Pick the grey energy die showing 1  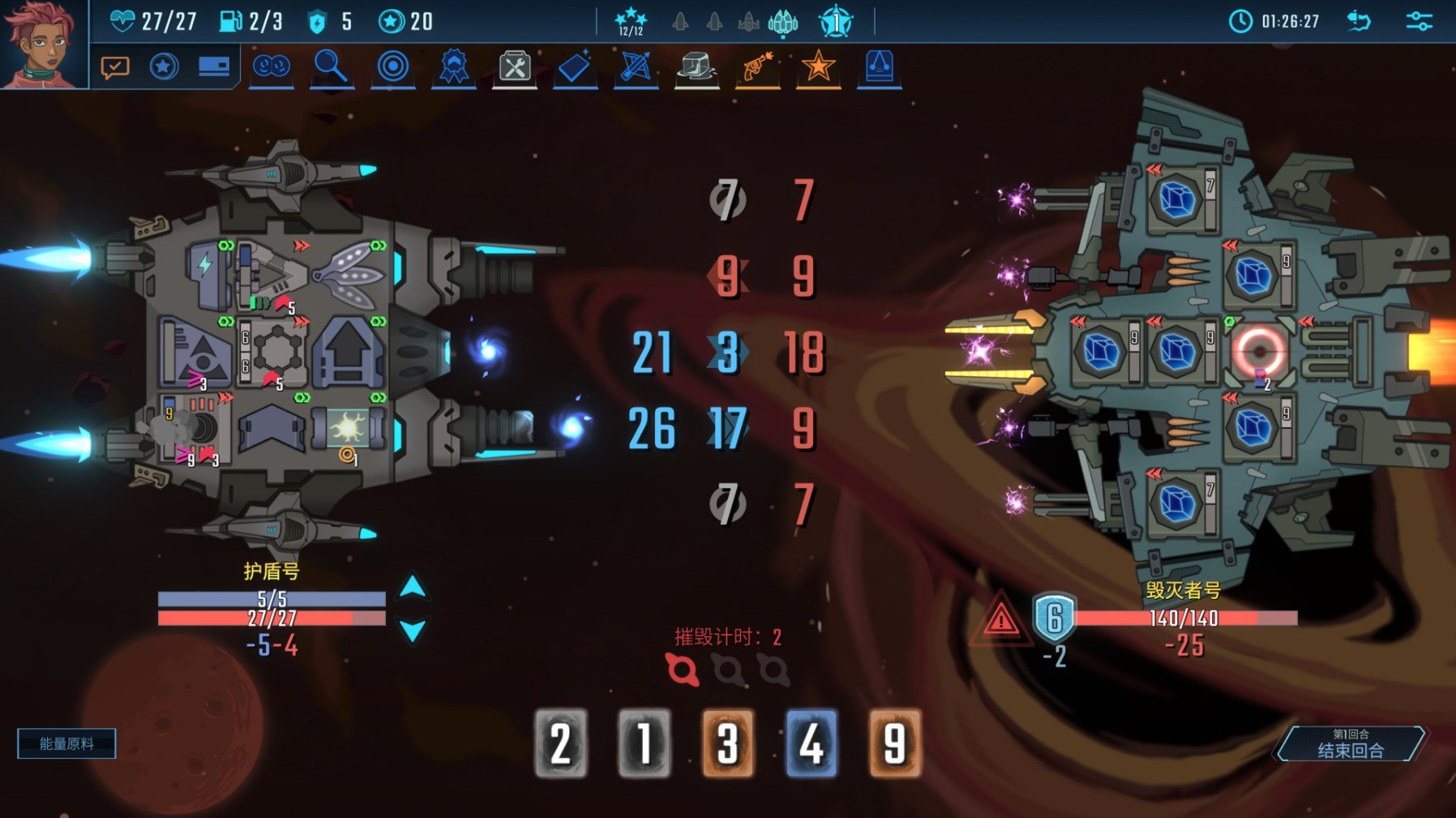coord(644,743)
